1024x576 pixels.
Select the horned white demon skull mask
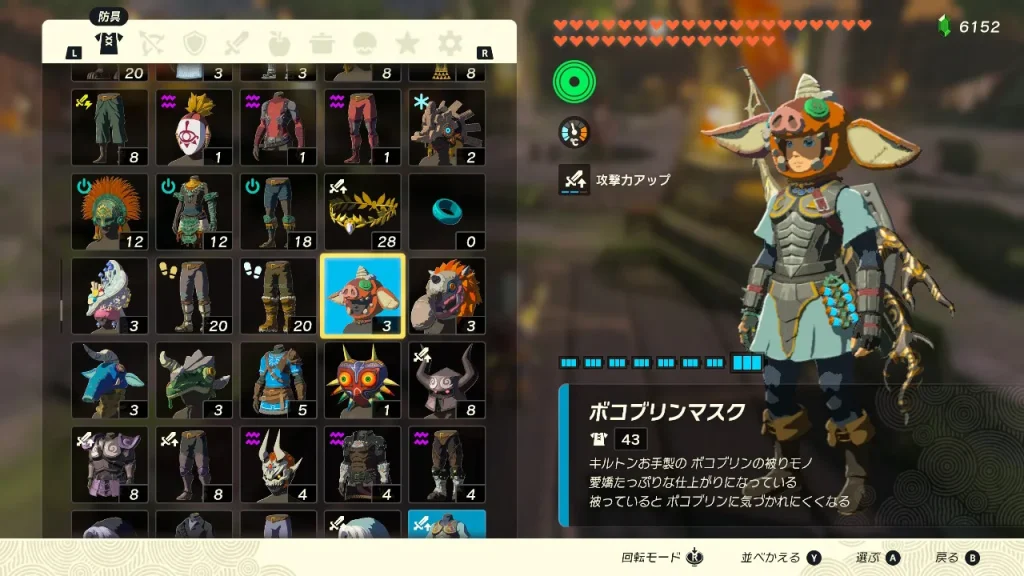coord(278,464)
